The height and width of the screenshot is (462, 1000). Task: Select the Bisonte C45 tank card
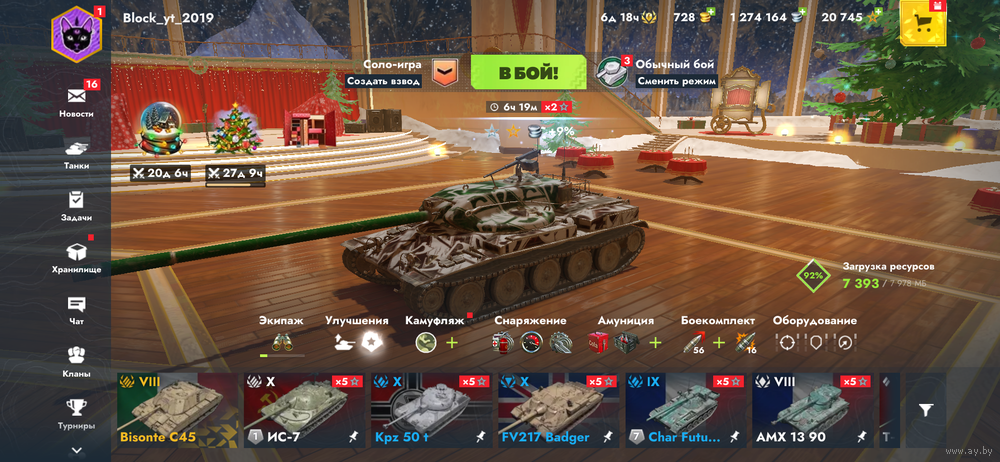click(177, 410)
